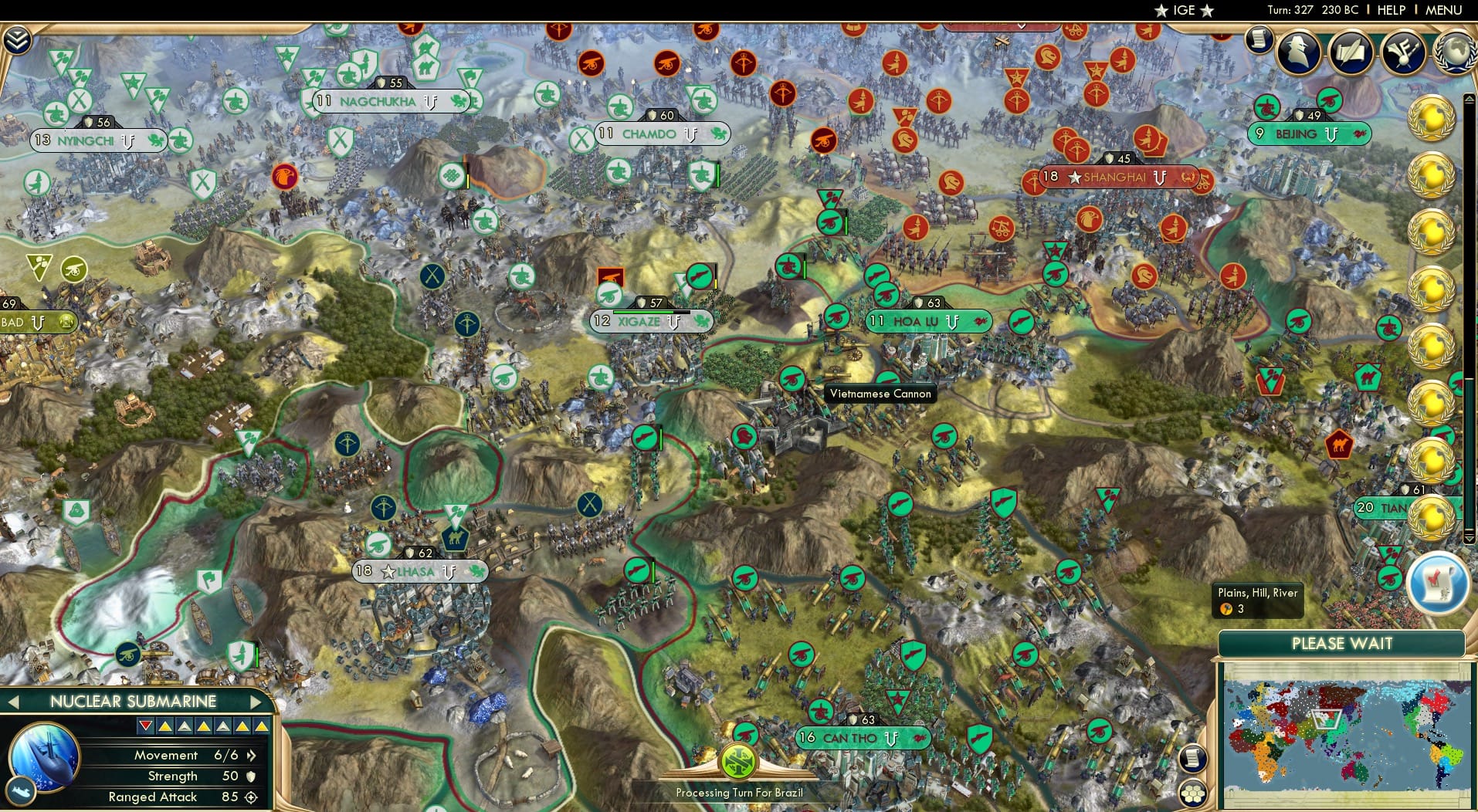Open the Espionage overview spy icon
1478x812 pixels.
tap(1298, 52)
